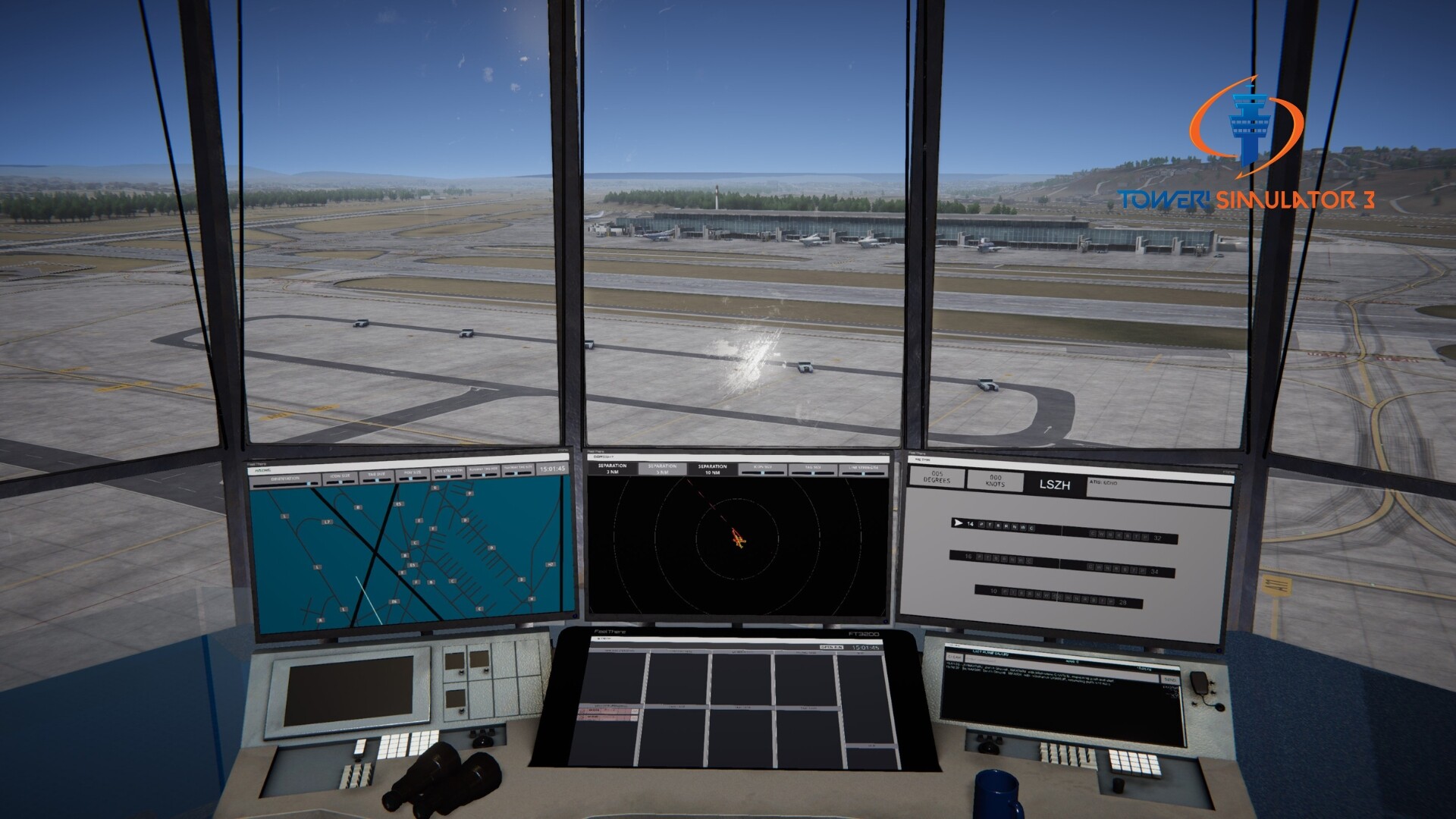
Task: Toggle the Separation 10 NM mode
Action: click(x=713, y=469)
